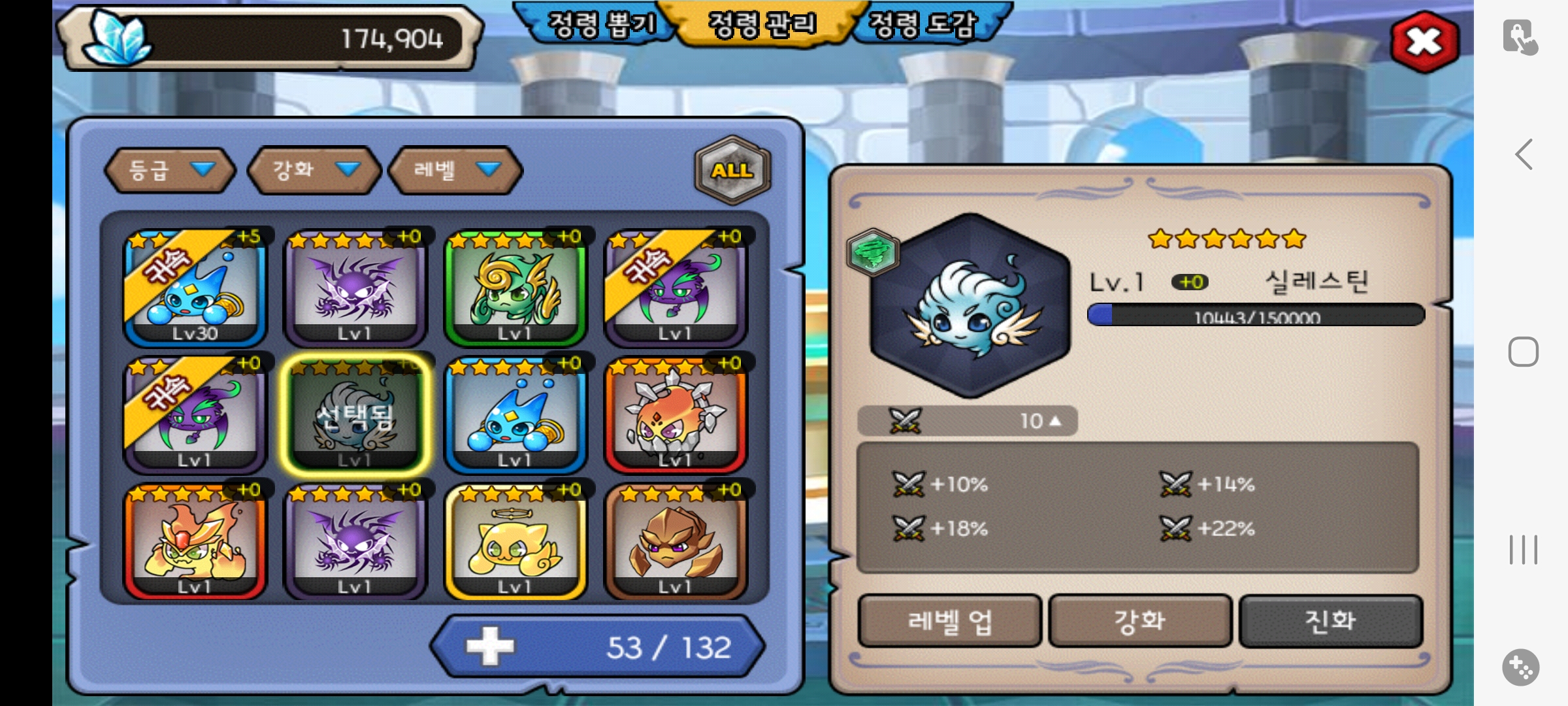Click the 레벨 업 button
1568x706 pixels.
click(949, 621)
